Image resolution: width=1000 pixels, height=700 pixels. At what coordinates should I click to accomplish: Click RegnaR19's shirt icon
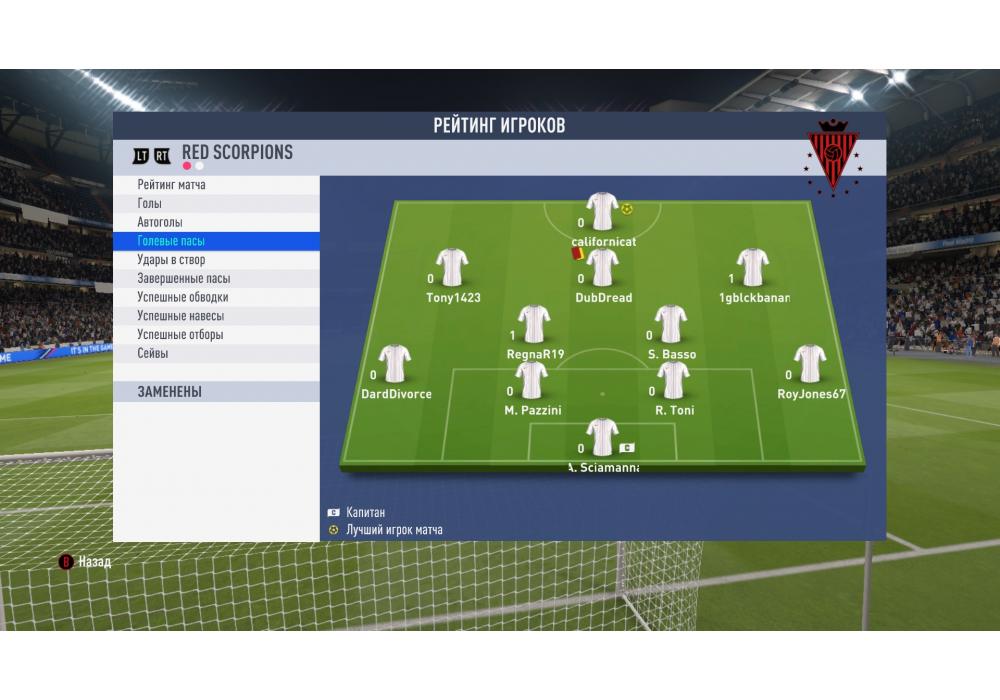[535, 324]
